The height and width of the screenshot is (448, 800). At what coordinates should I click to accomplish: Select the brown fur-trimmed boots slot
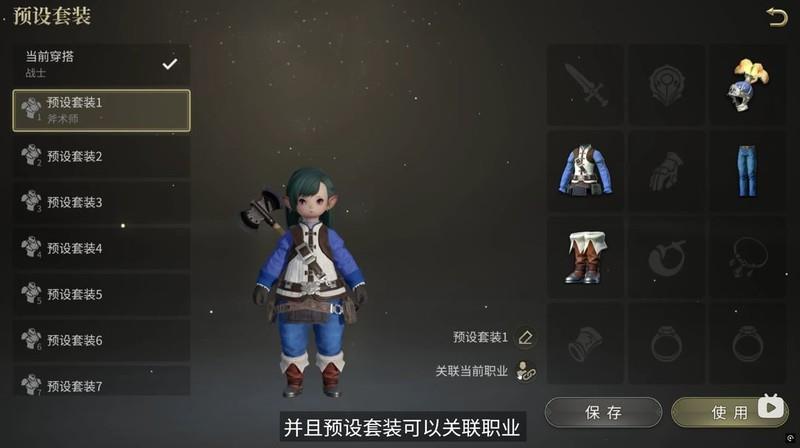[585, 257]
